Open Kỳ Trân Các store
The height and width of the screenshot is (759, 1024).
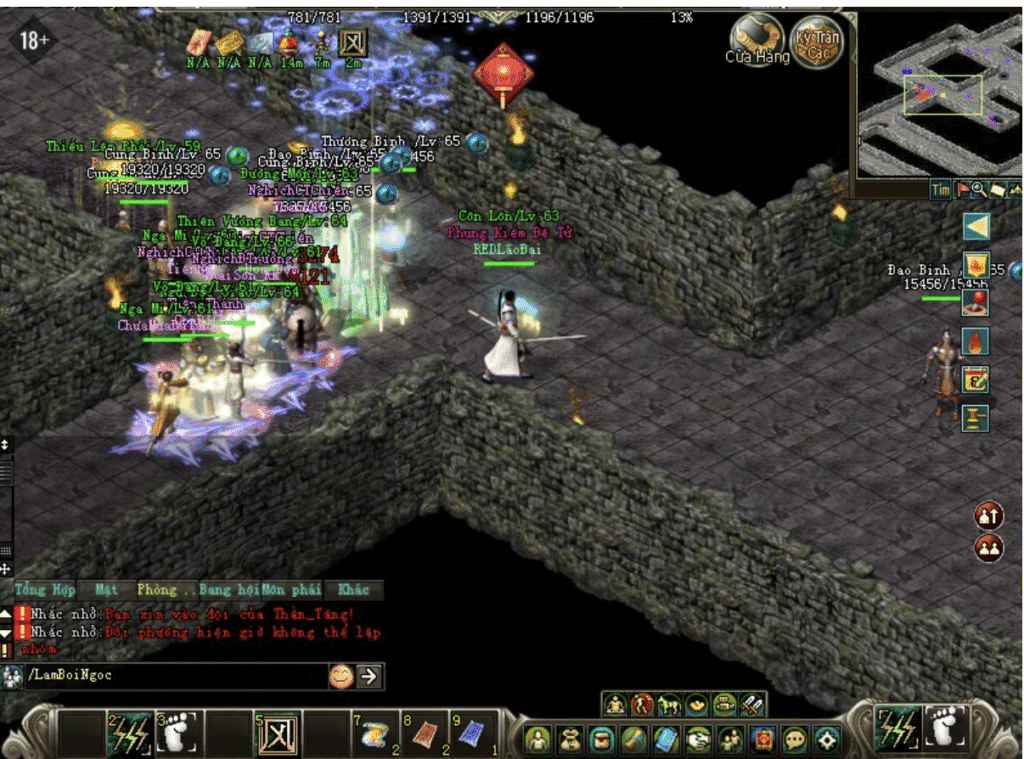tap(816, 40)
